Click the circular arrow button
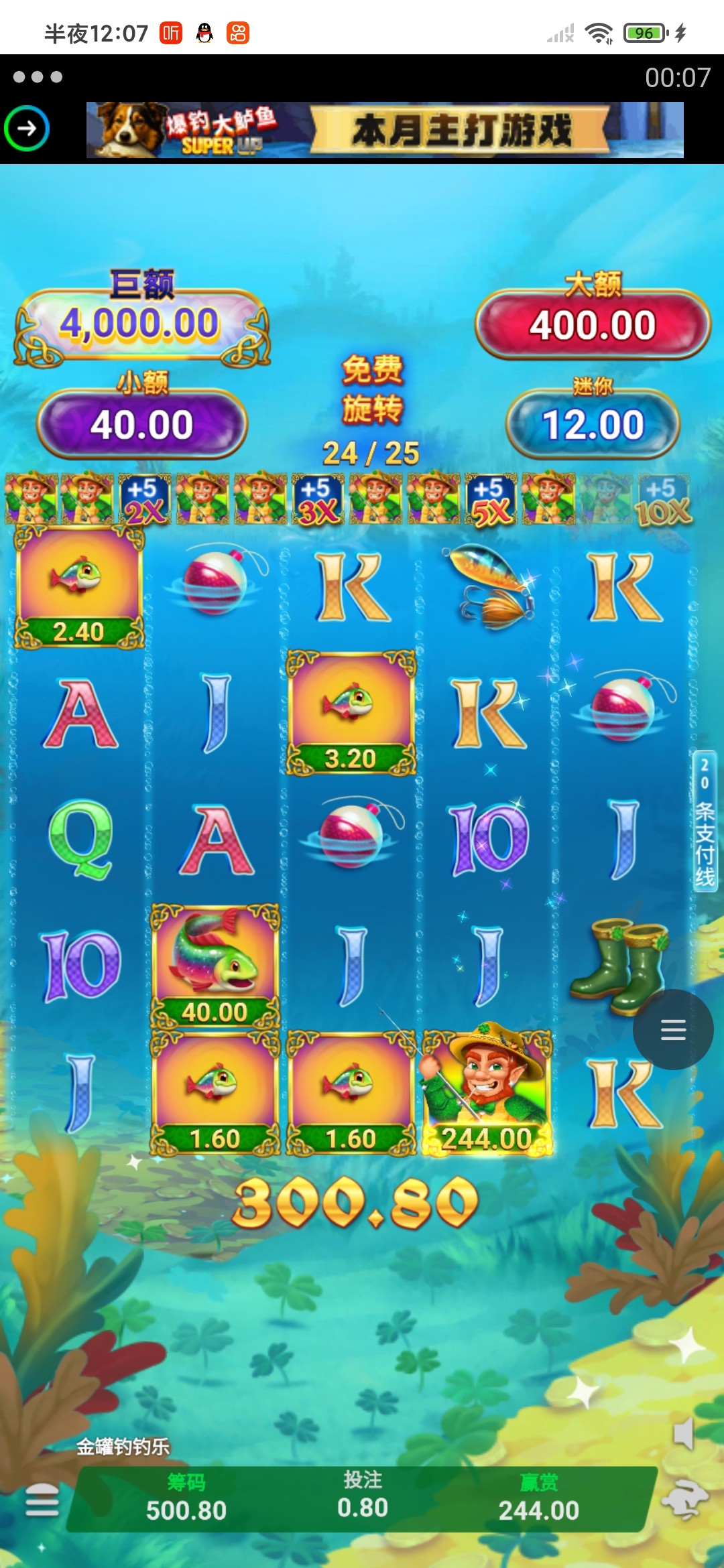The width and height of the screenshot is (724, 1568). point(27,128)
